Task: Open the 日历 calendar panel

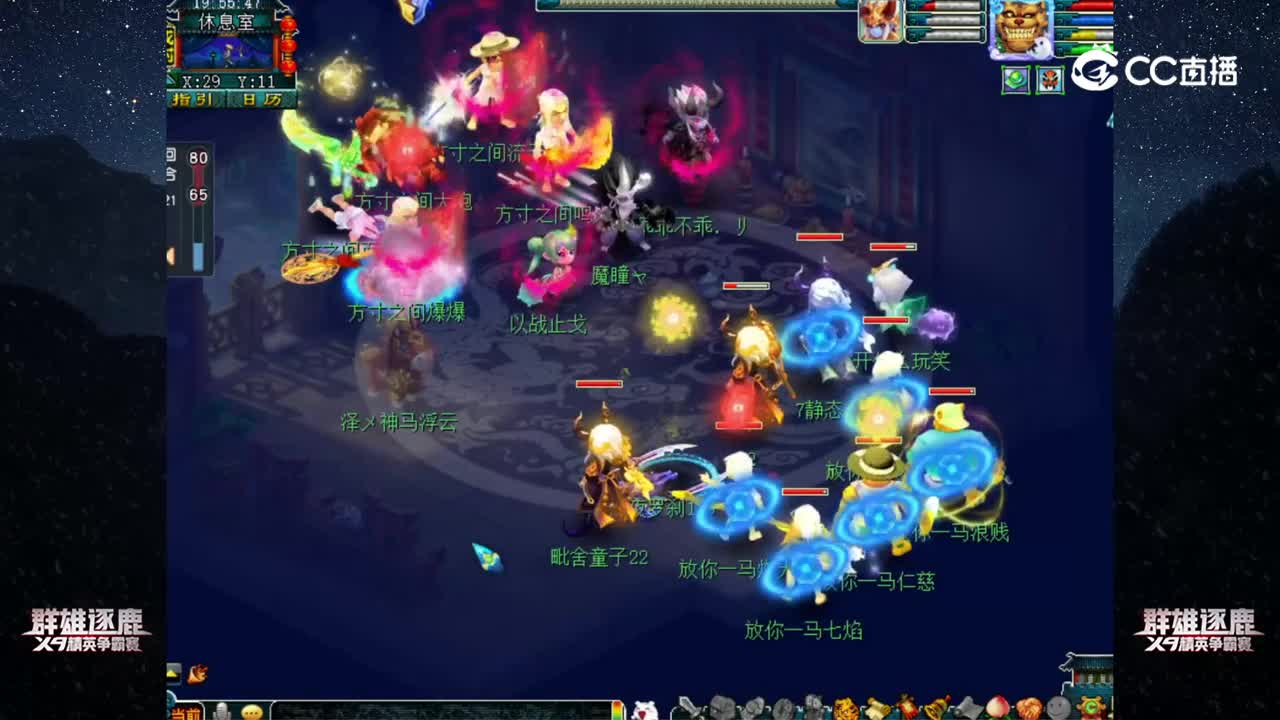Action: (262, 99)
